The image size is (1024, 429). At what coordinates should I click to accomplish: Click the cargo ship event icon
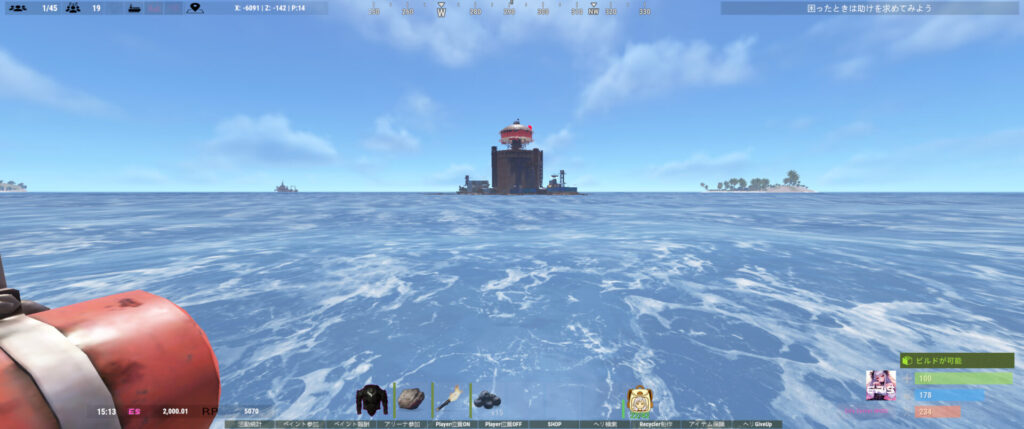pyautogui.click(x=132, y=8)
